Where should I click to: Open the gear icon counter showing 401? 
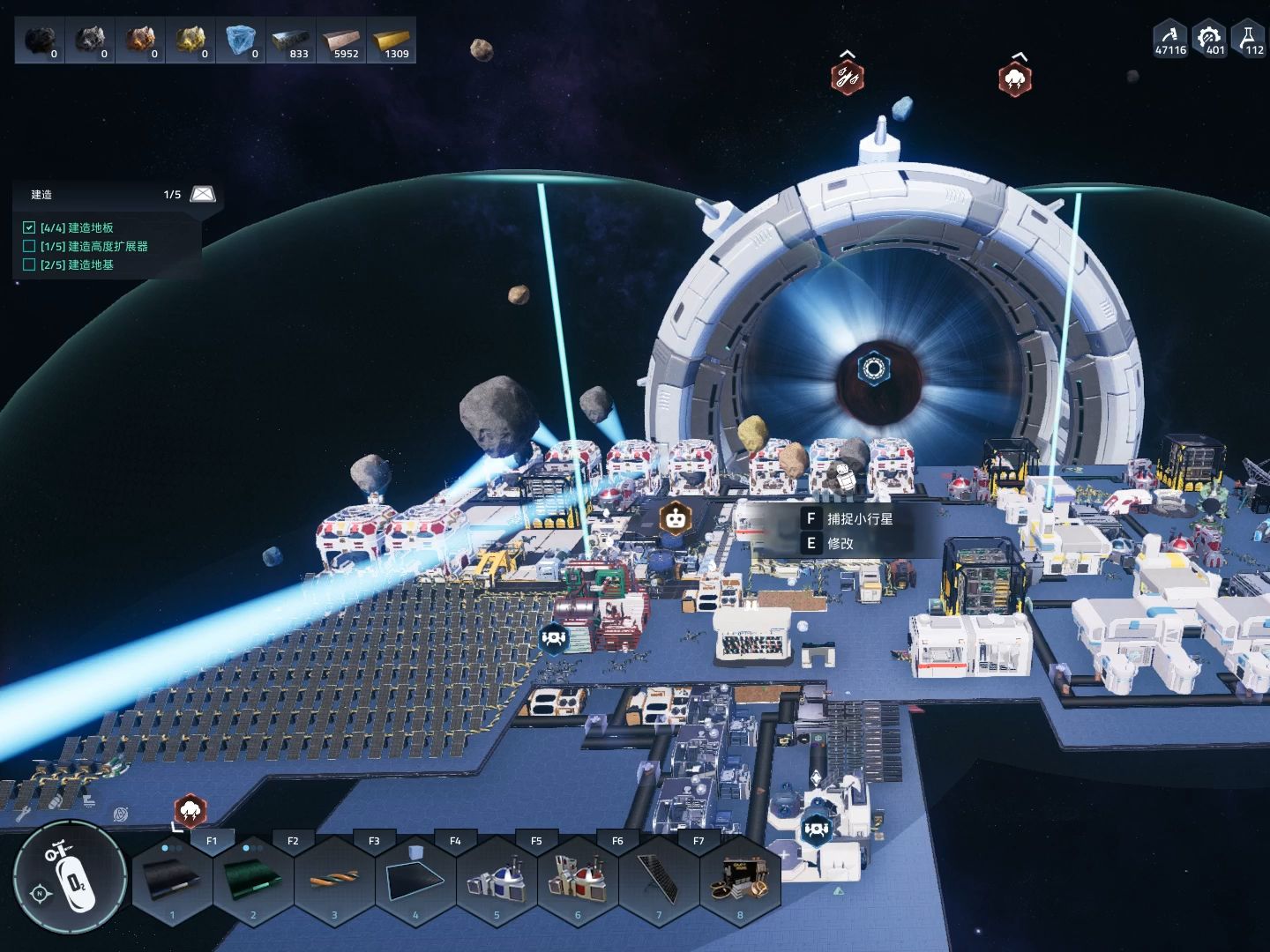coord(1209,39)
